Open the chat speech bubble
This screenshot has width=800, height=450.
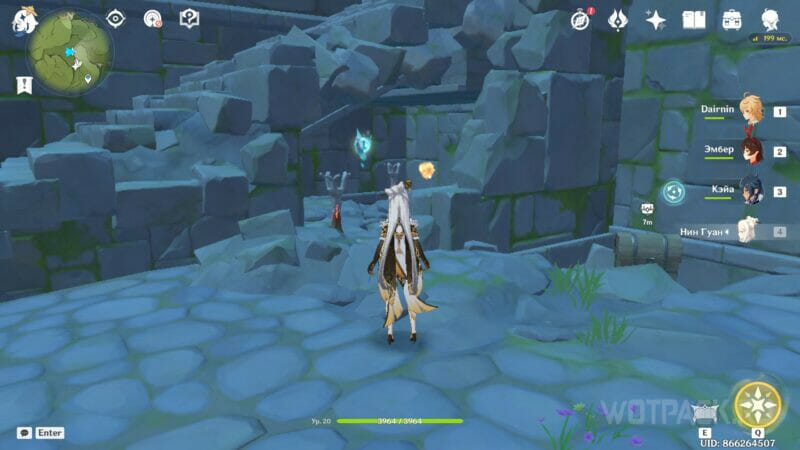24,433
